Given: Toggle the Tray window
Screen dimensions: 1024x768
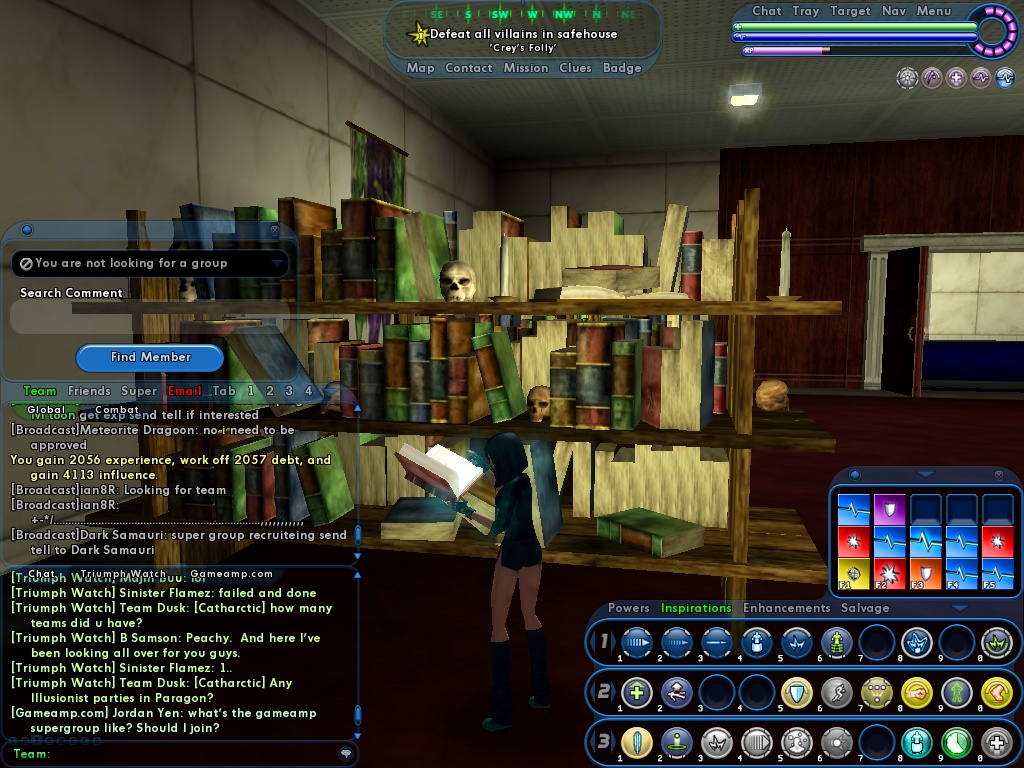Looking at the screenshot, I should 805,11.
